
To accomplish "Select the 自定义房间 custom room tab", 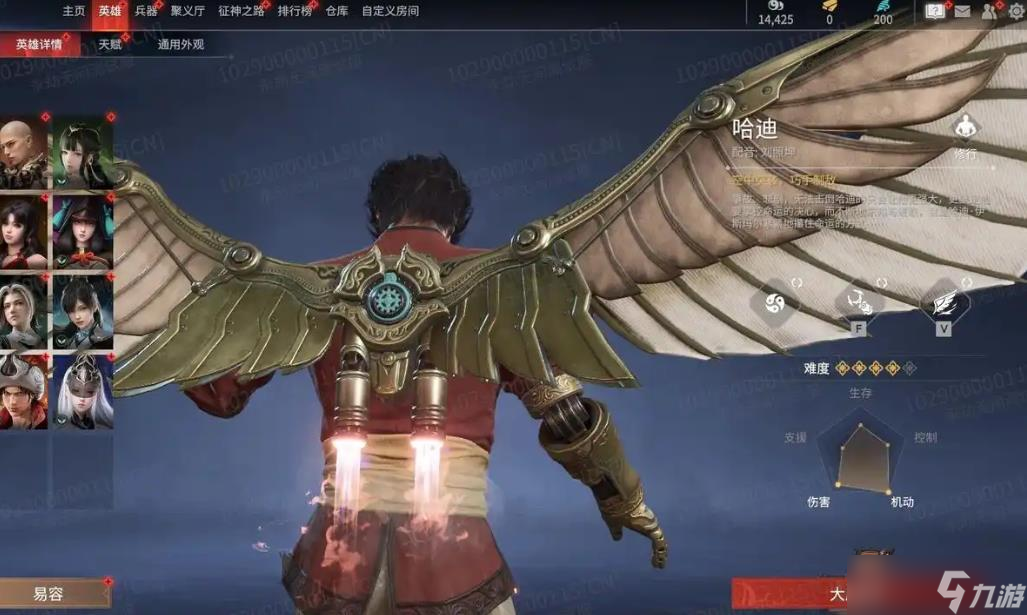I will [390, 11].
